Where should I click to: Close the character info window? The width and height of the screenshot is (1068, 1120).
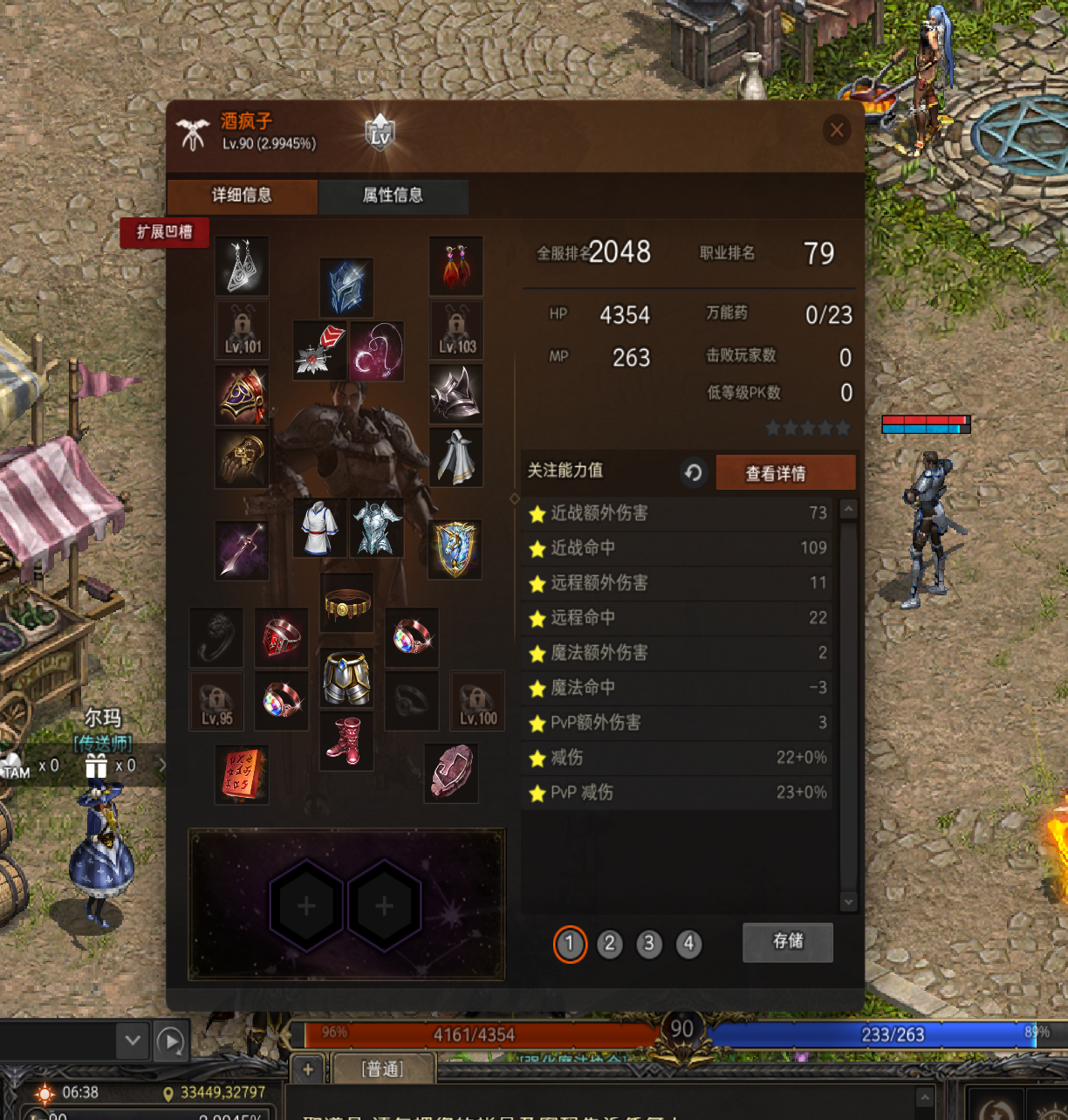pyautogui.click(x=837, y=131)
